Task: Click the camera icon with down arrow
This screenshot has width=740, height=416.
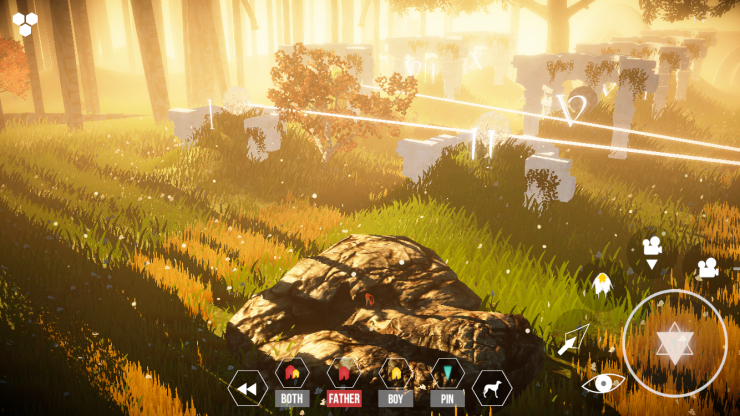Action: tap(652, 252)
